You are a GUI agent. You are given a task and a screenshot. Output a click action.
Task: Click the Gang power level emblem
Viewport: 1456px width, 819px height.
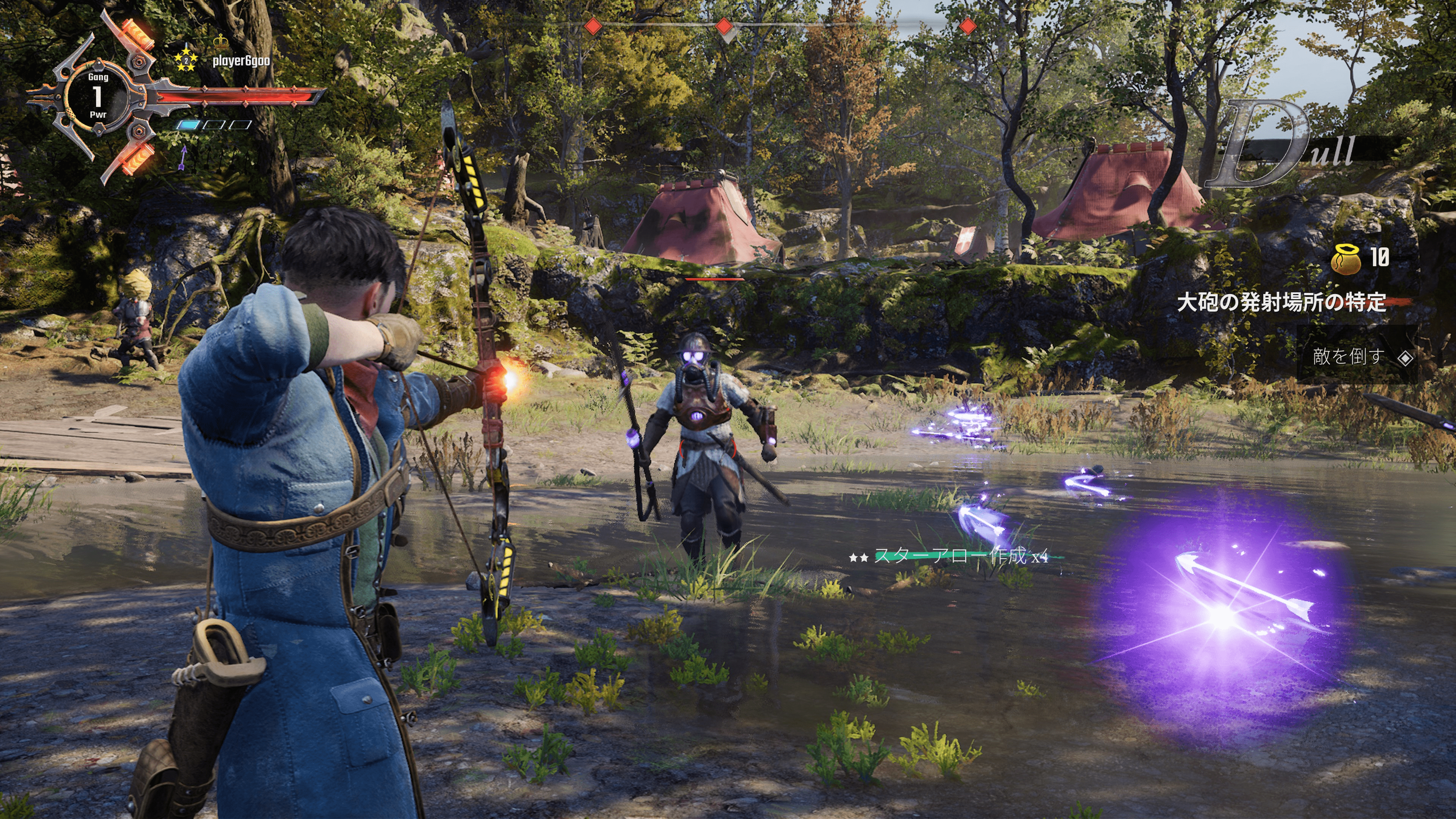click(x=98, y=96)
